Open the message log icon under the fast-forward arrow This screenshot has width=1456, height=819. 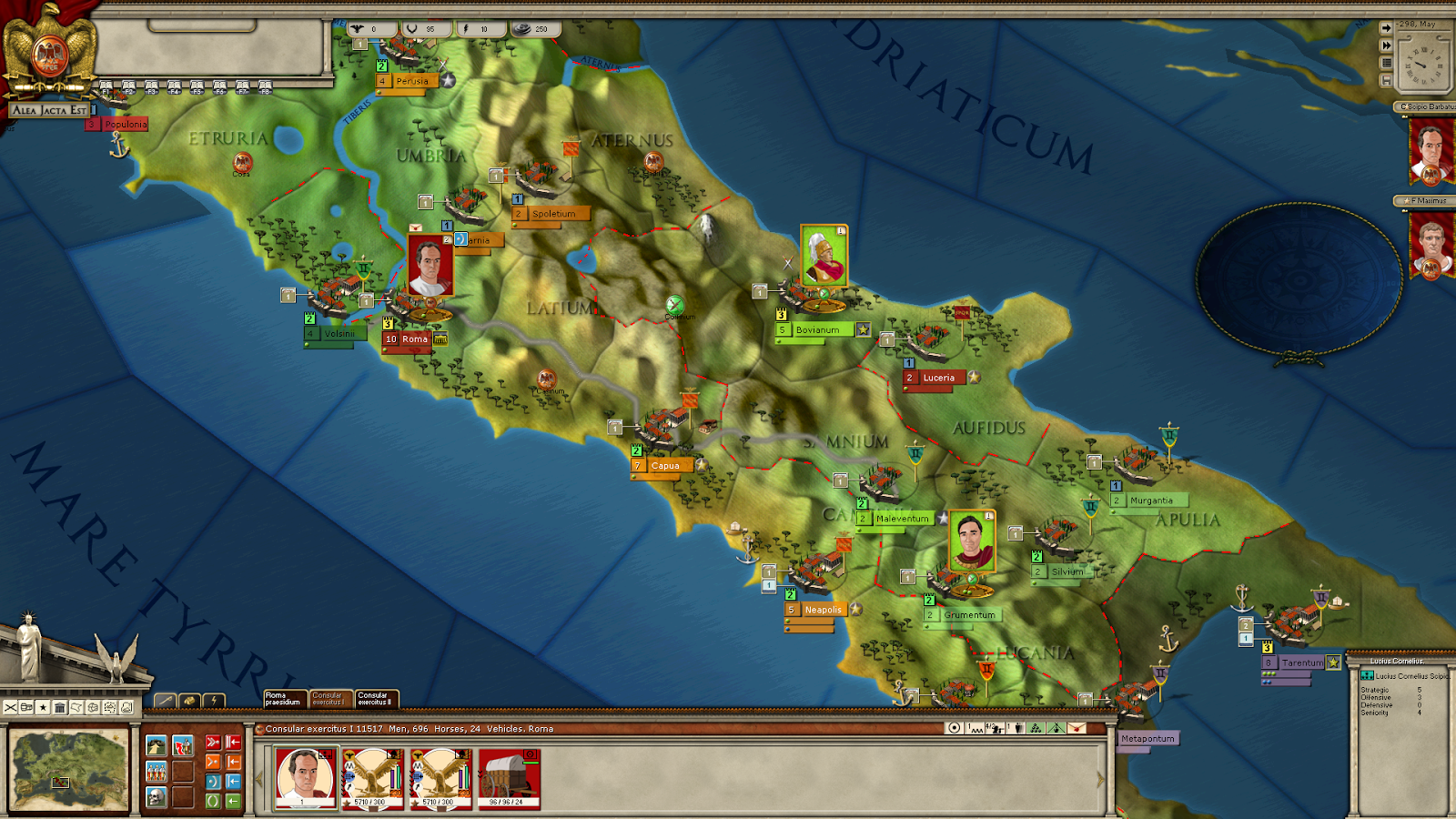pos(1387,64)
